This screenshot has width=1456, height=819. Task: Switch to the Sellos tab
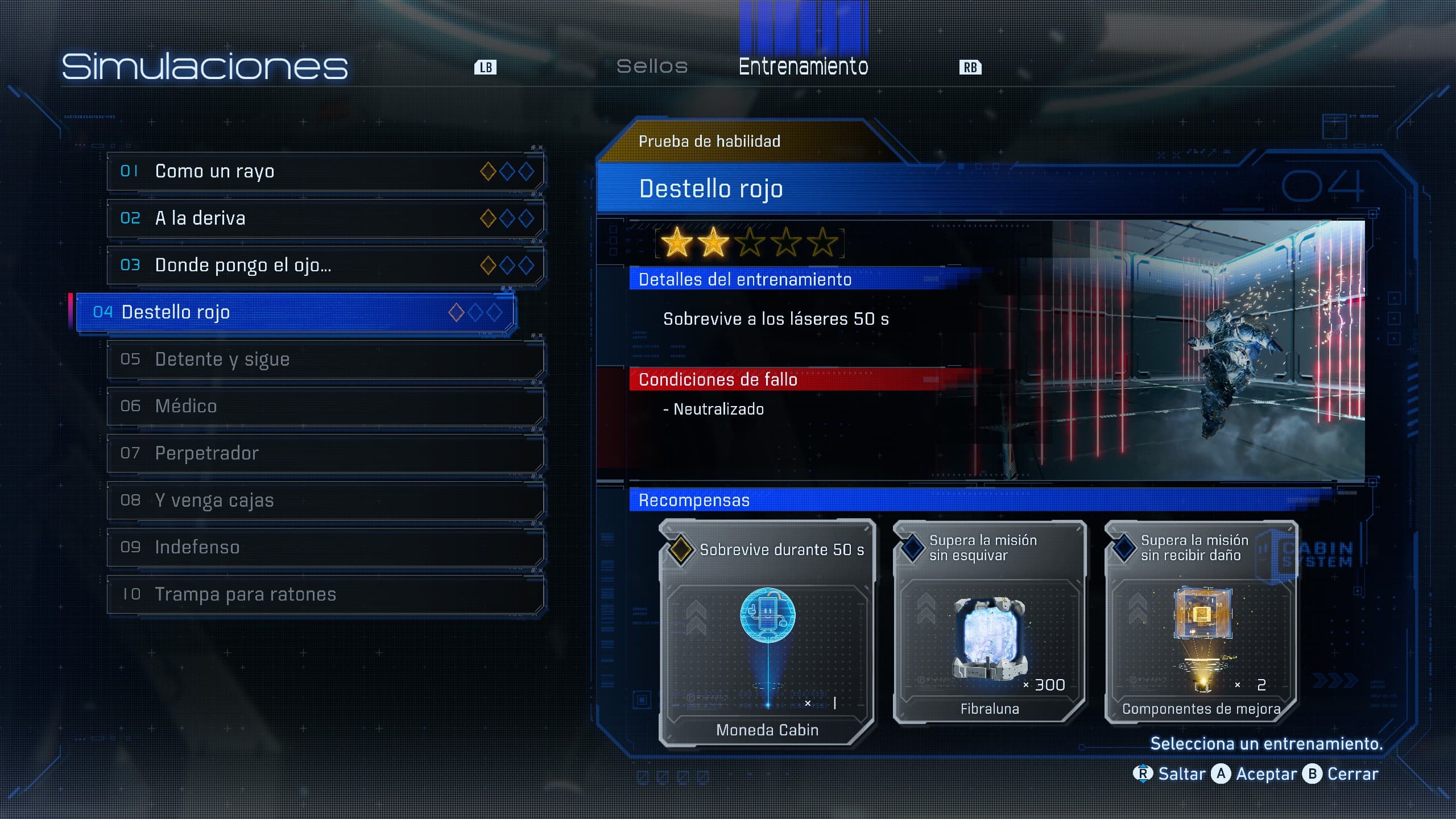click(x=652, y=67)
